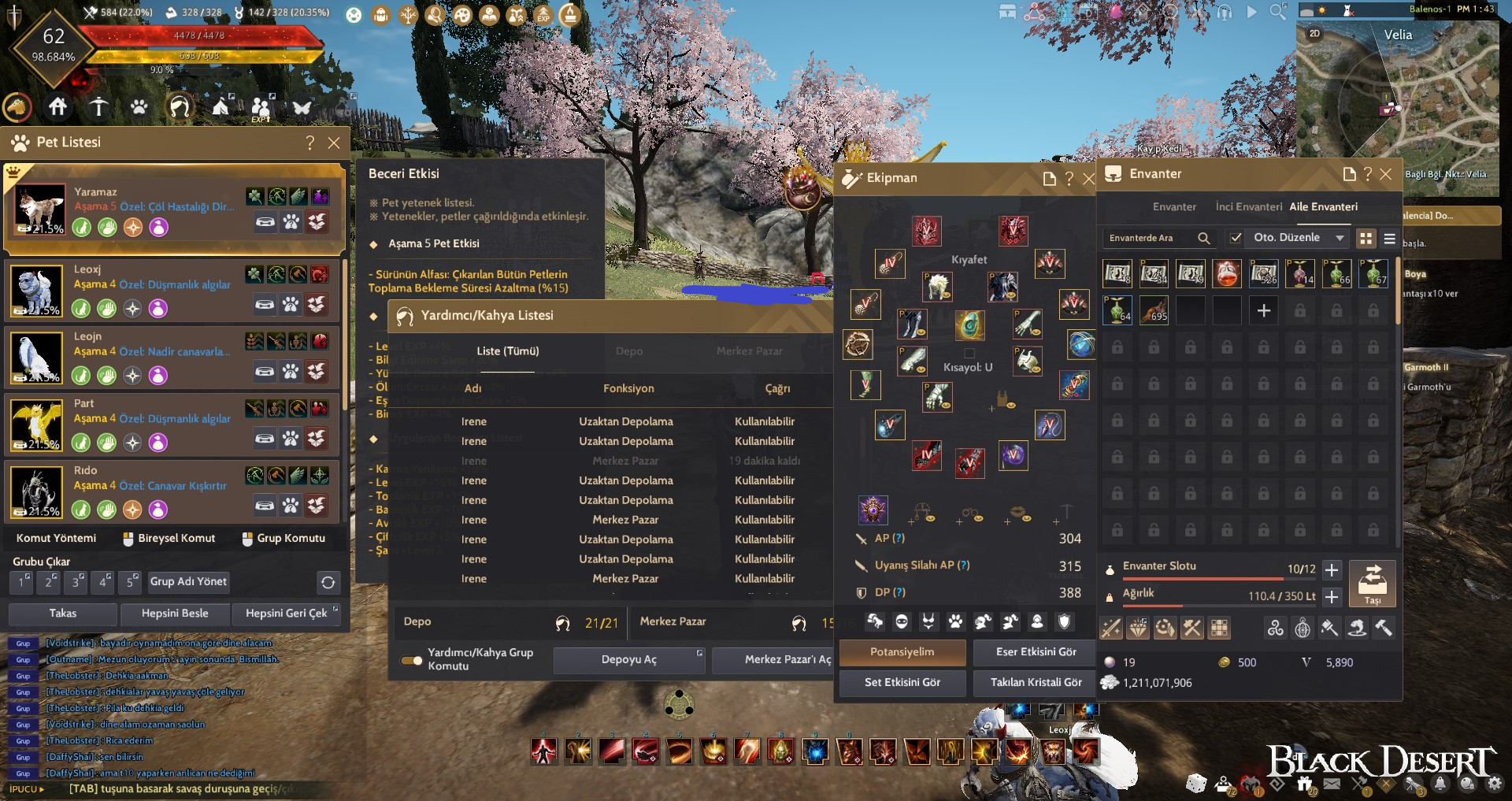View Eser Etkisini Gör

(x=1036, y=652)
